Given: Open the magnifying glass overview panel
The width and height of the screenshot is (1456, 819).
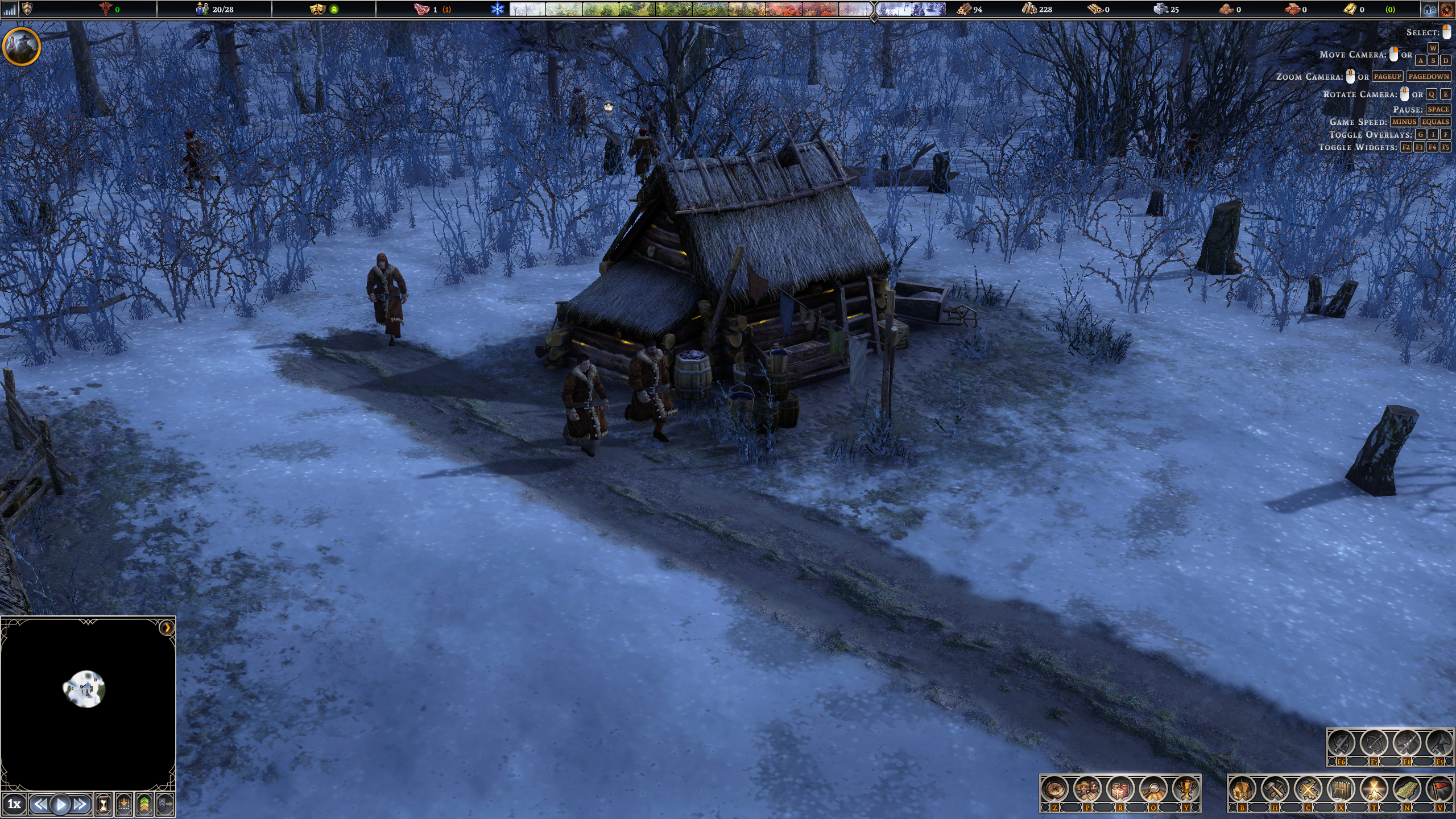Looking at the screenshot, I should point(1153,789).
